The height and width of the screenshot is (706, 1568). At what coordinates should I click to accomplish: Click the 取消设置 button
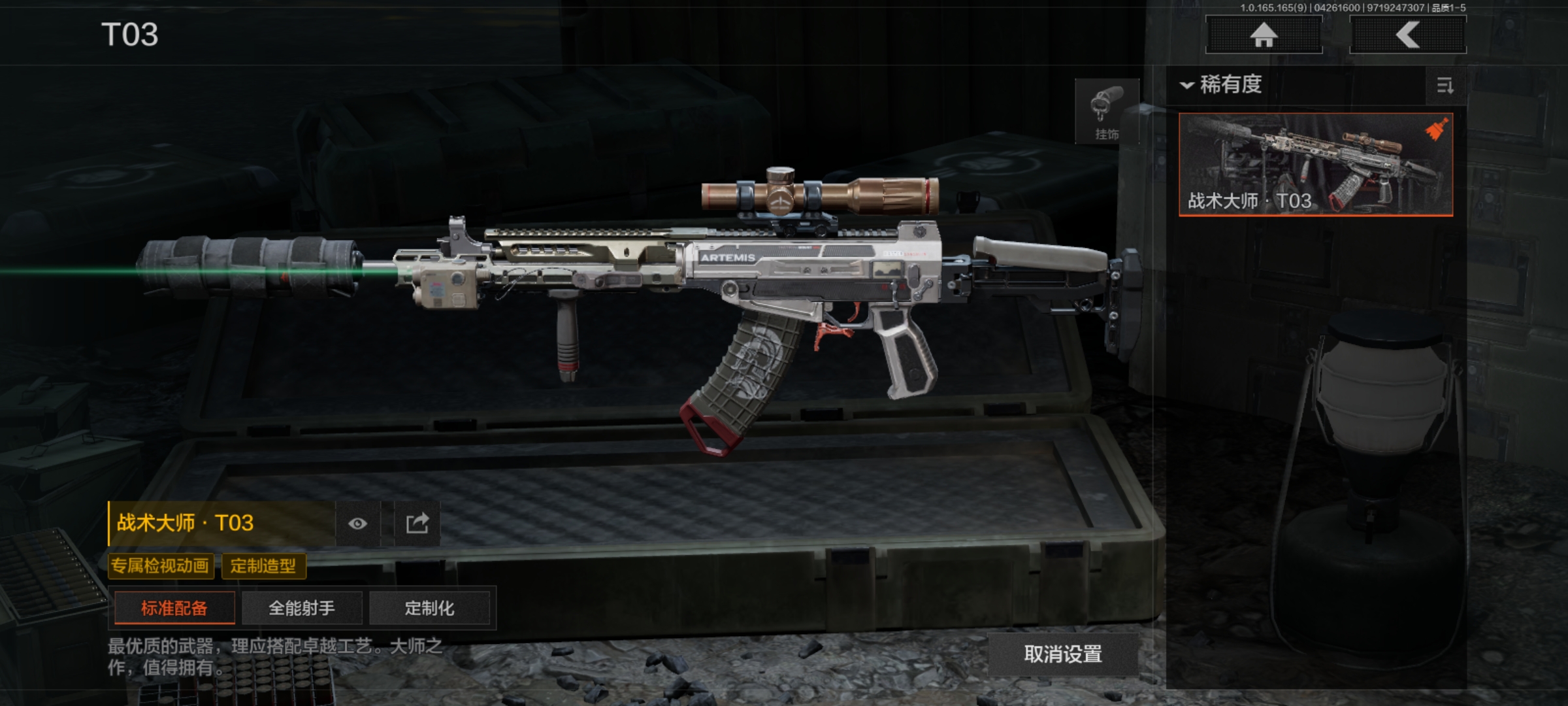pyautogui.click(x=1063, y=654)
